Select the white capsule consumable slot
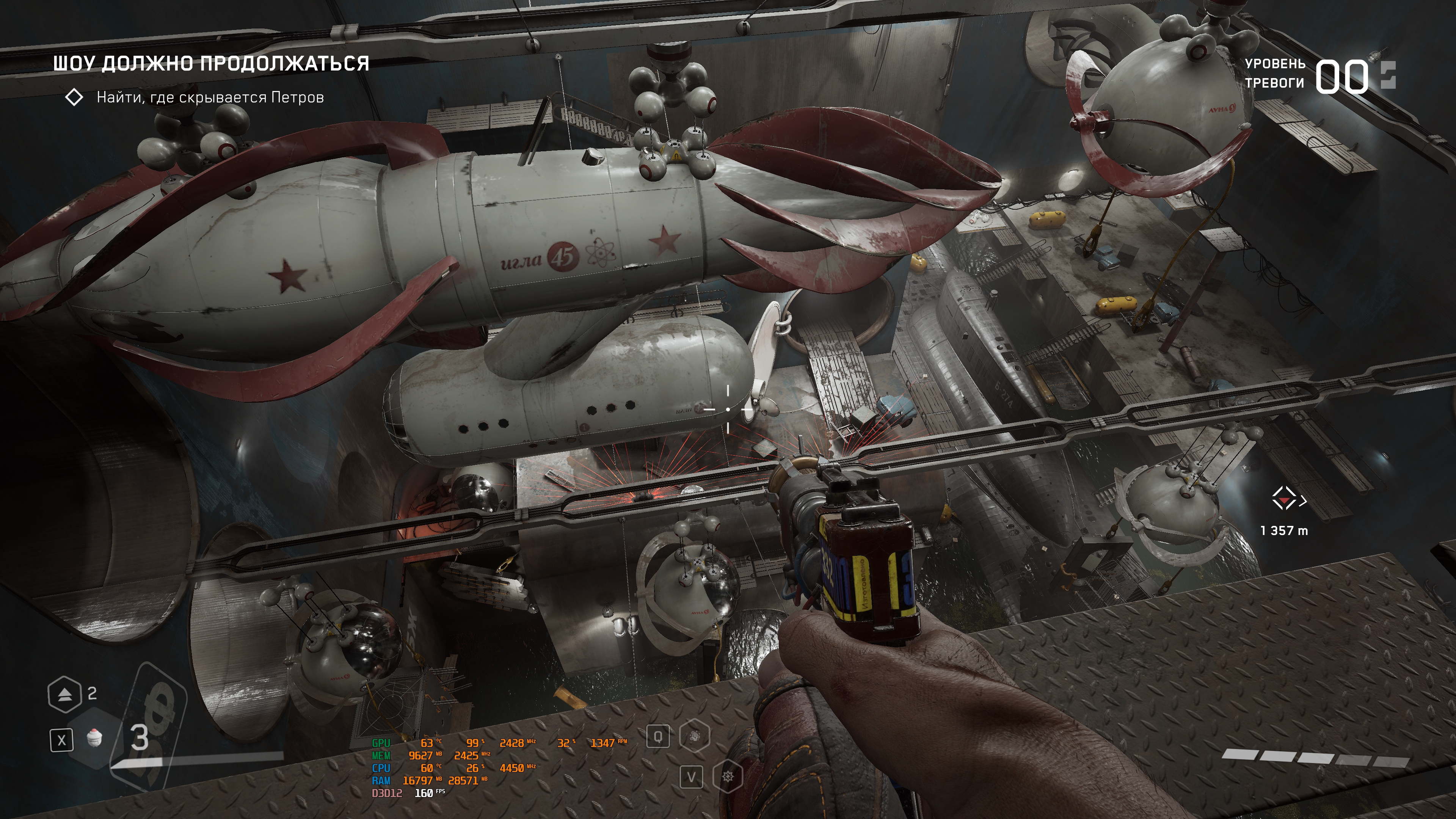Viewport: 1456px width, 819px height. point(95,738)
